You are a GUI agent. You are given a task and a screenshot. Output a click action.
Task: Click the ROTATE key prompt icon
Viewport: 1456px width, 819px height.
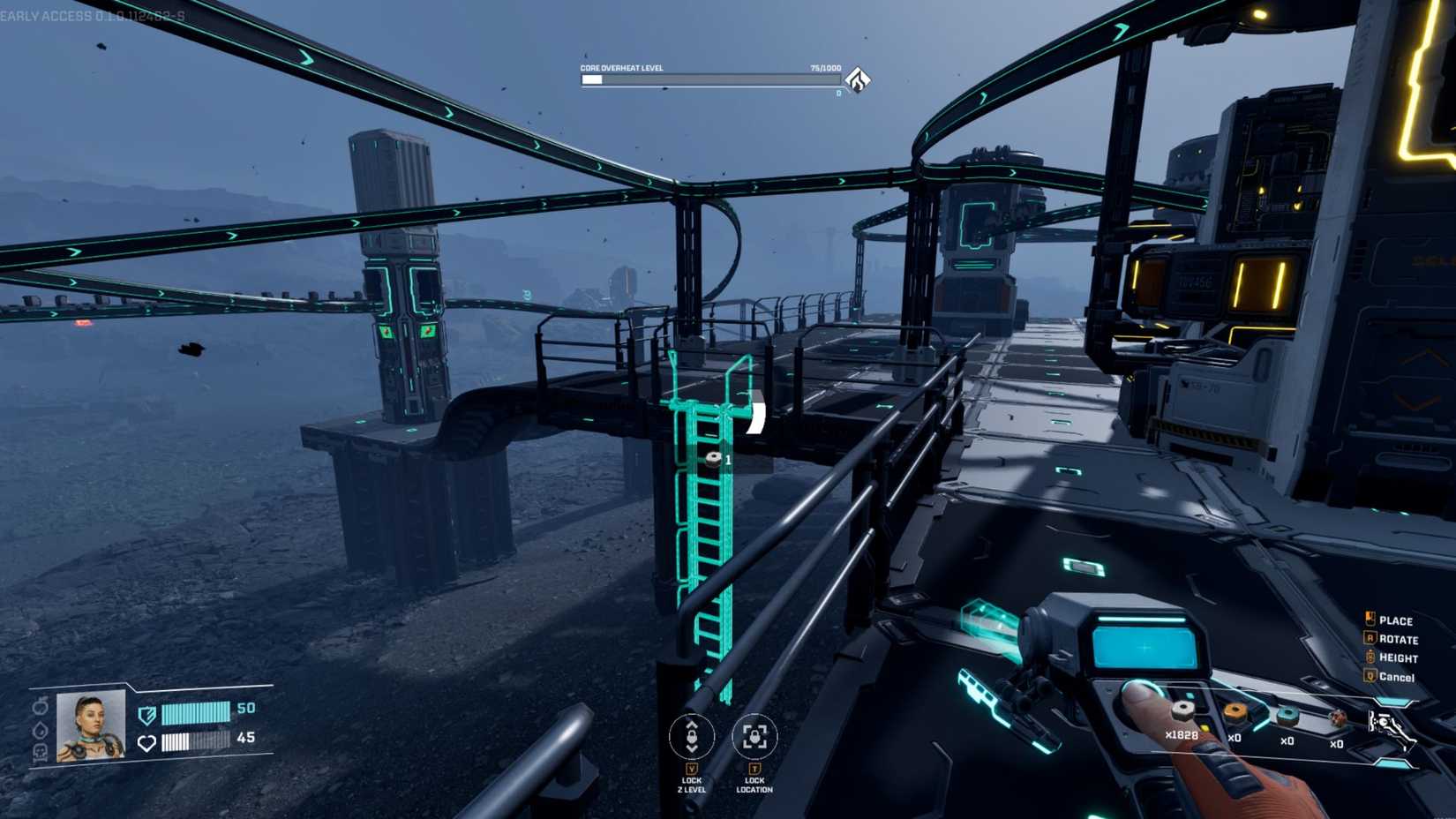point(1370,639)
